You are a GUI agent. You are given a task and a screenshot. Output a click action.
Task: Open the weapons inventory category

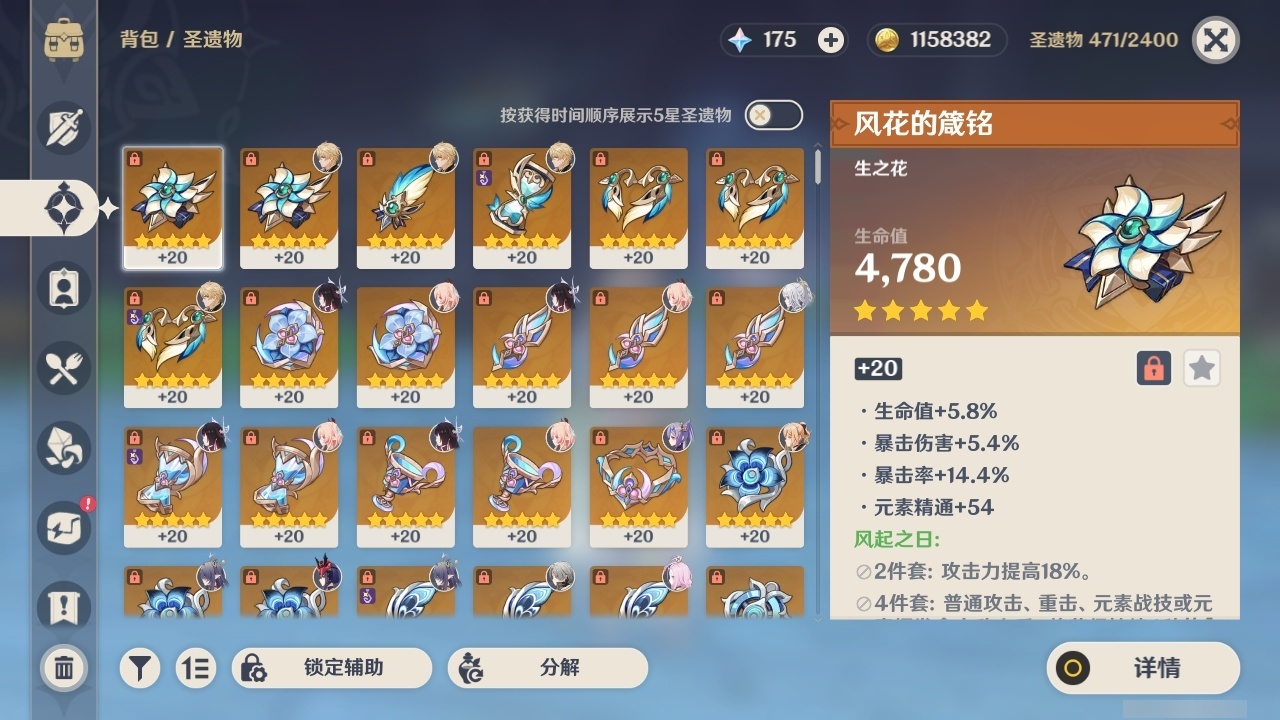pos(62,128)
